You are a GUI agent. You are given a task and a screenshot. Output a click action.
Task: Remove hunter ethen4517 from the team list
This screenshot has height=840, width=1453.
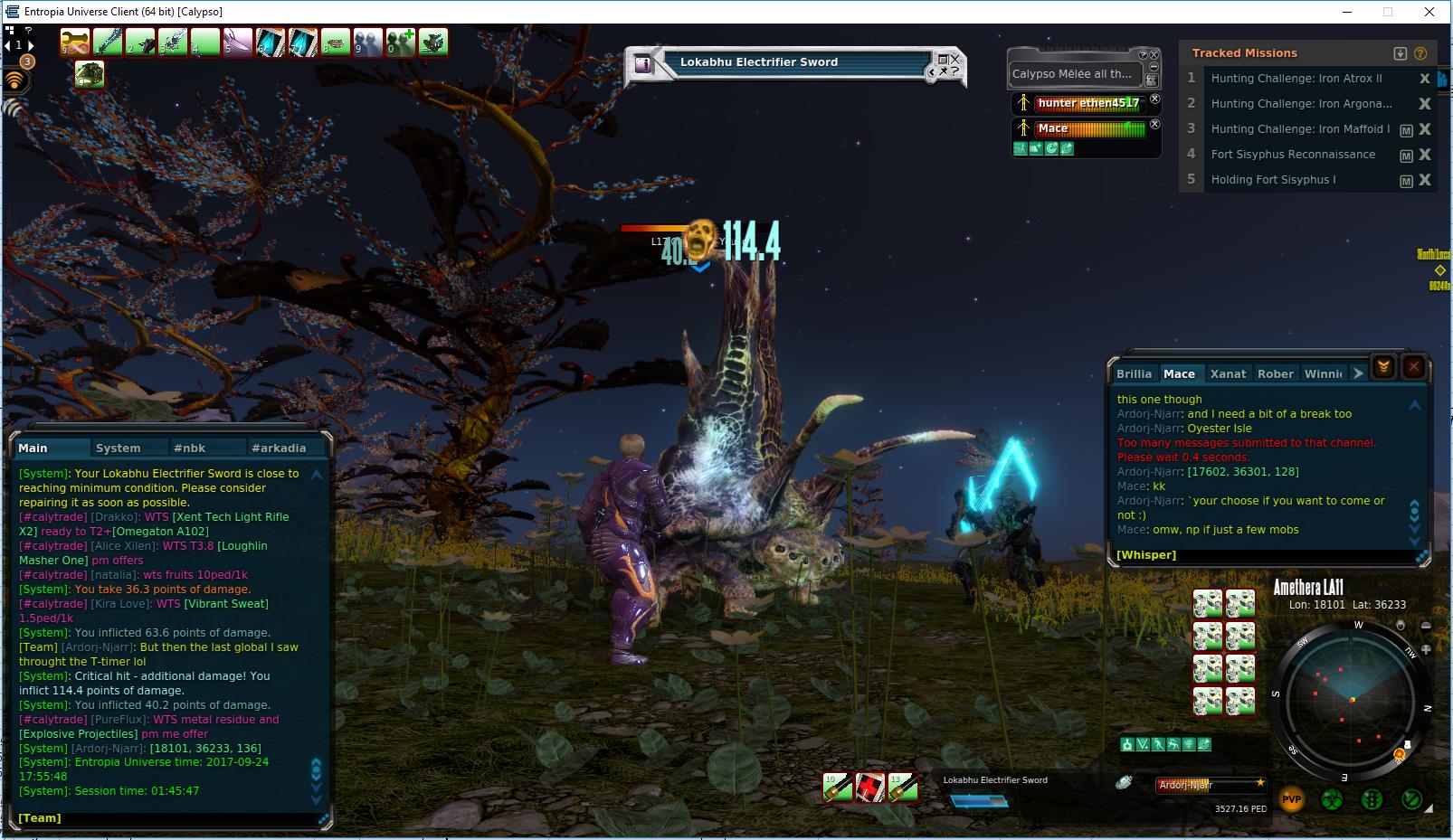[x=1154, y=99]
